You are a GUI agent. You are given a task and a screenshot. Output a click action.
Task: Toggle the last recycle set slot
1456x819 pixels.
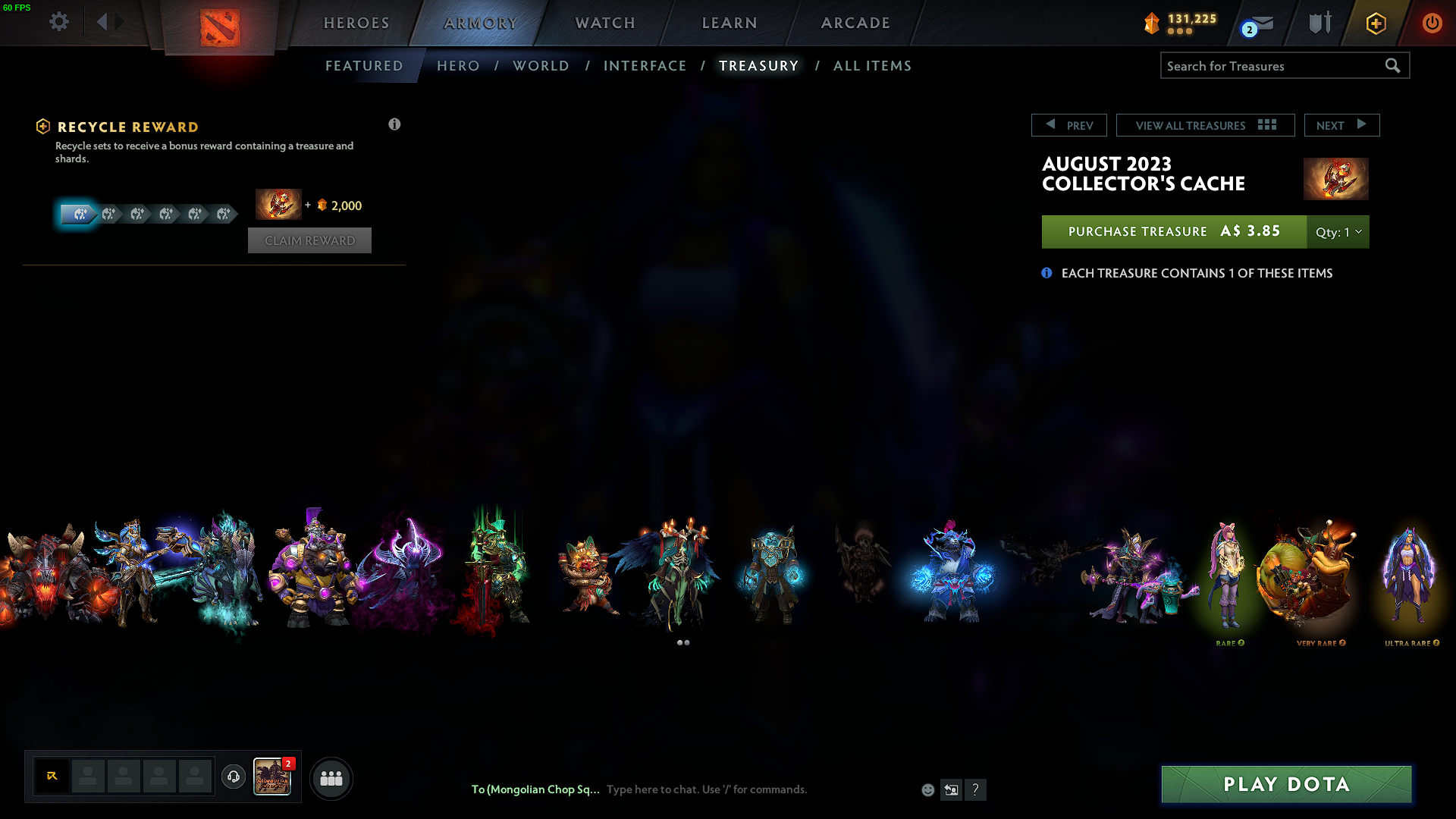[222, 215]
